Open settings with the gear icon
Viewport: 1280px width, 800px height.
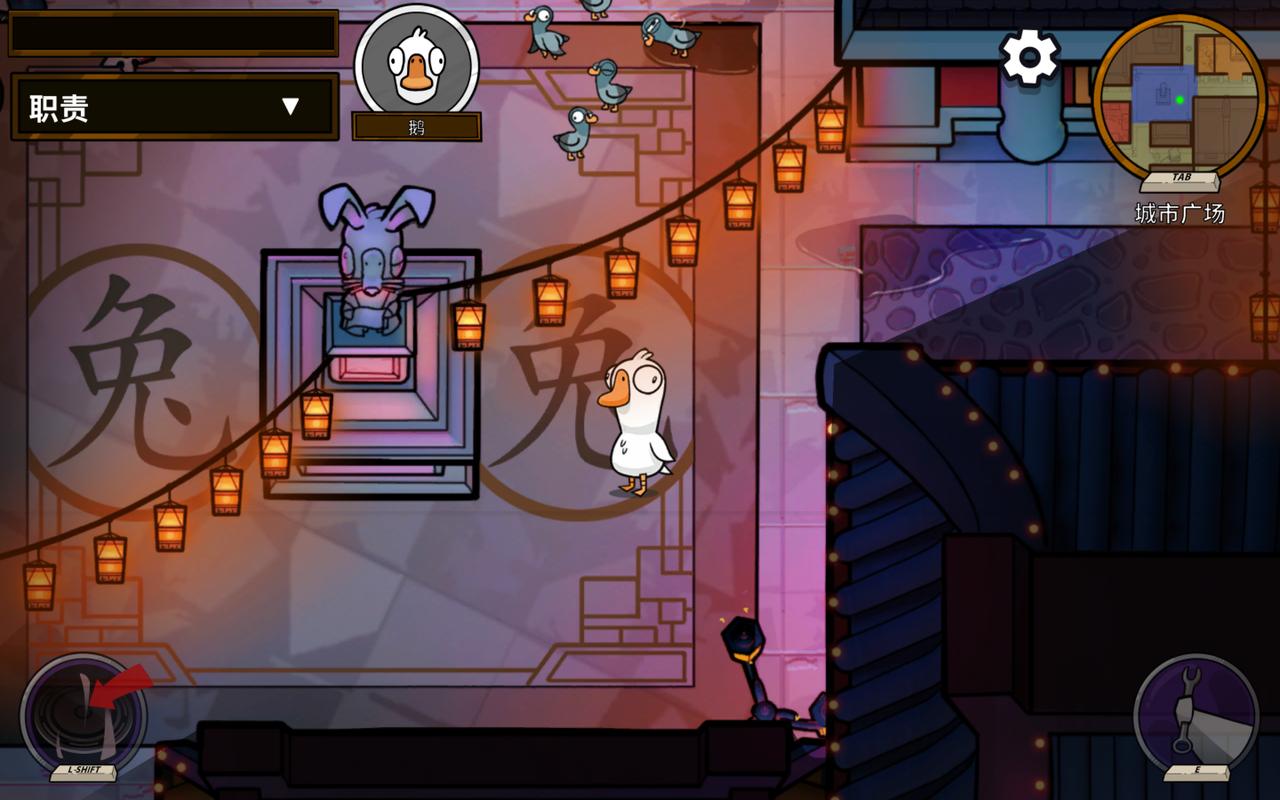1030,57
